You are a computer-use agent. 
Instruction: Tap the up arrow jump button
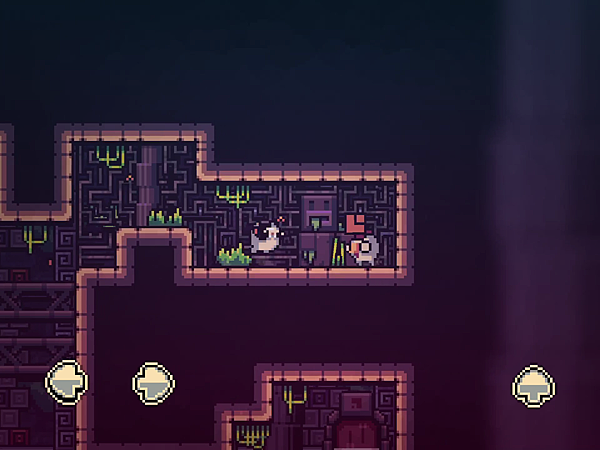534,384
